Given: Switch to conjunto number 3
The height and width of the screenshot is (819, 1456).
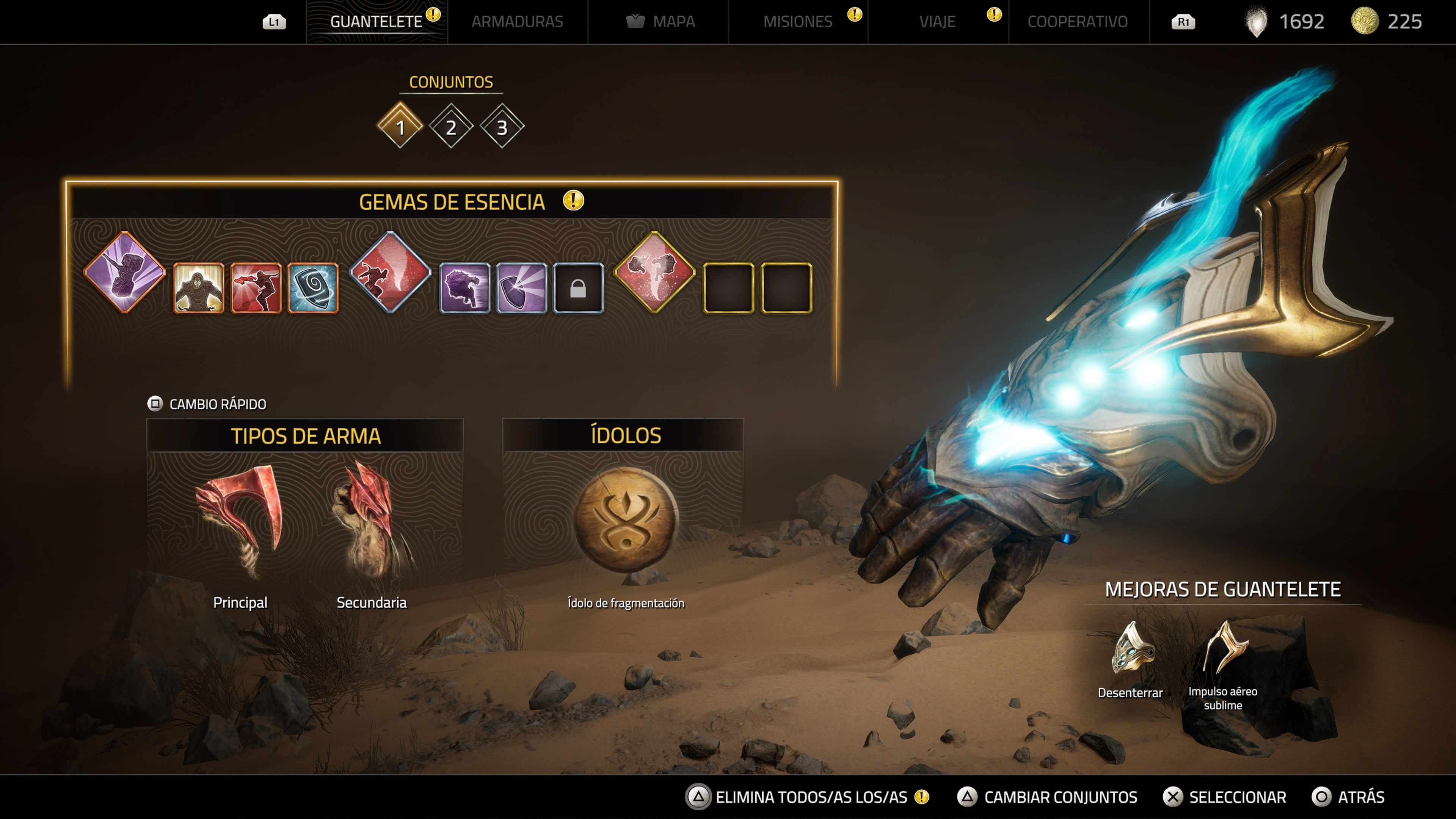Looking at the screenshot, I should coord(501,127).
